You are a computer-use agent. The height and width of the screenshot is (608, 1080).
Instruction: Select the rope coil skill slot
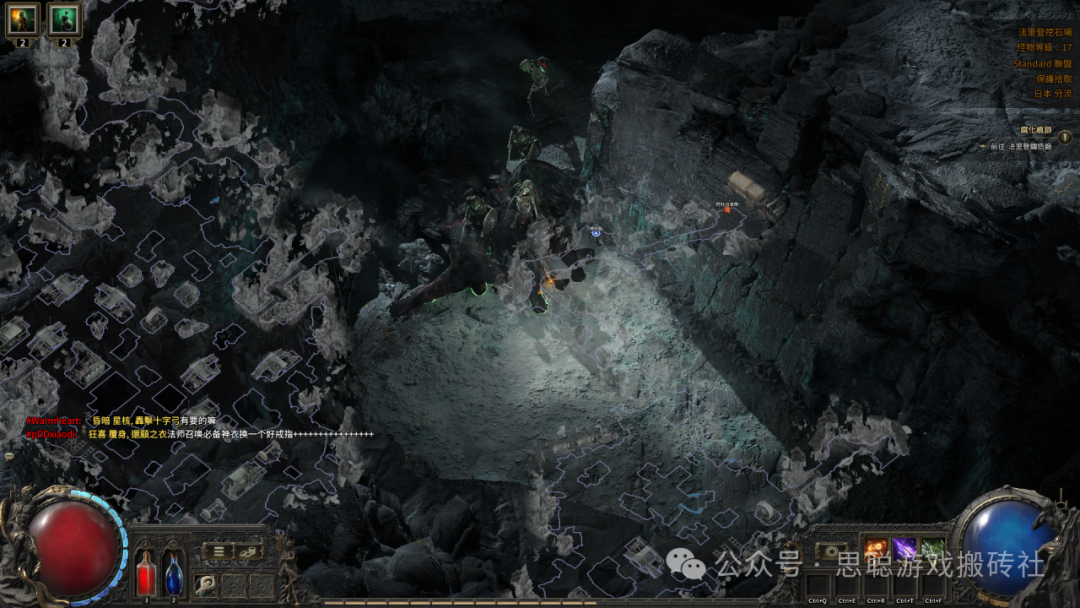[204, 584]
